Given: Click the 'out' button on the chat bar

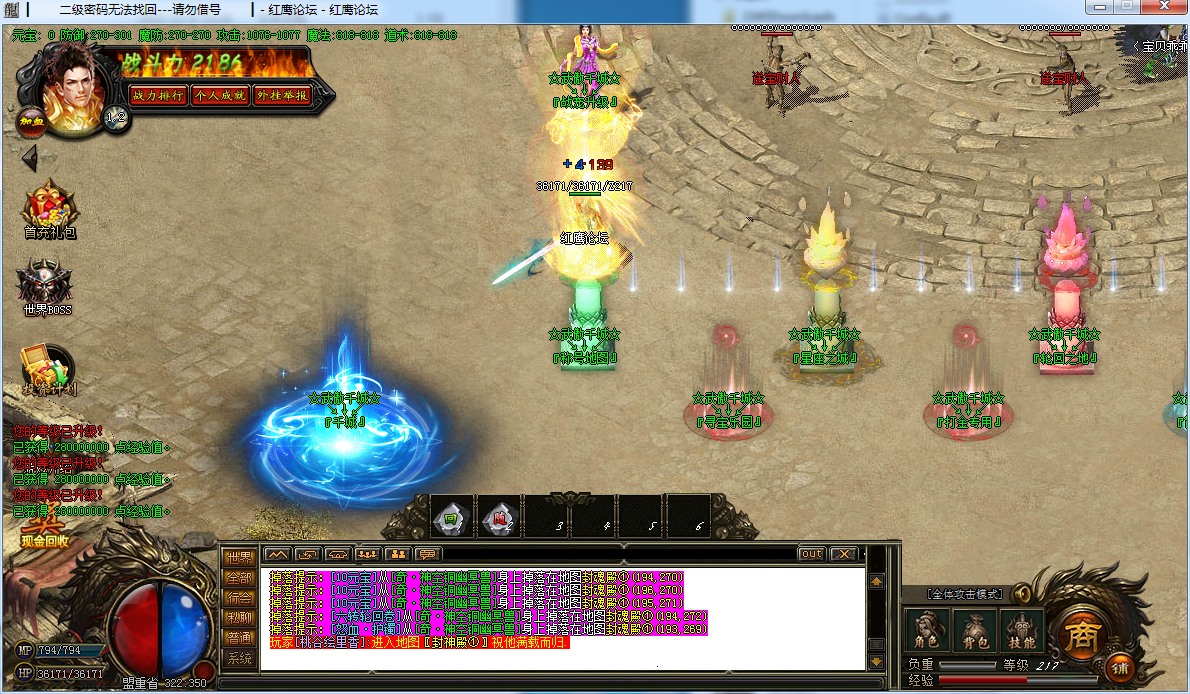Looking at the screenshot, I should tap(811, 554).
